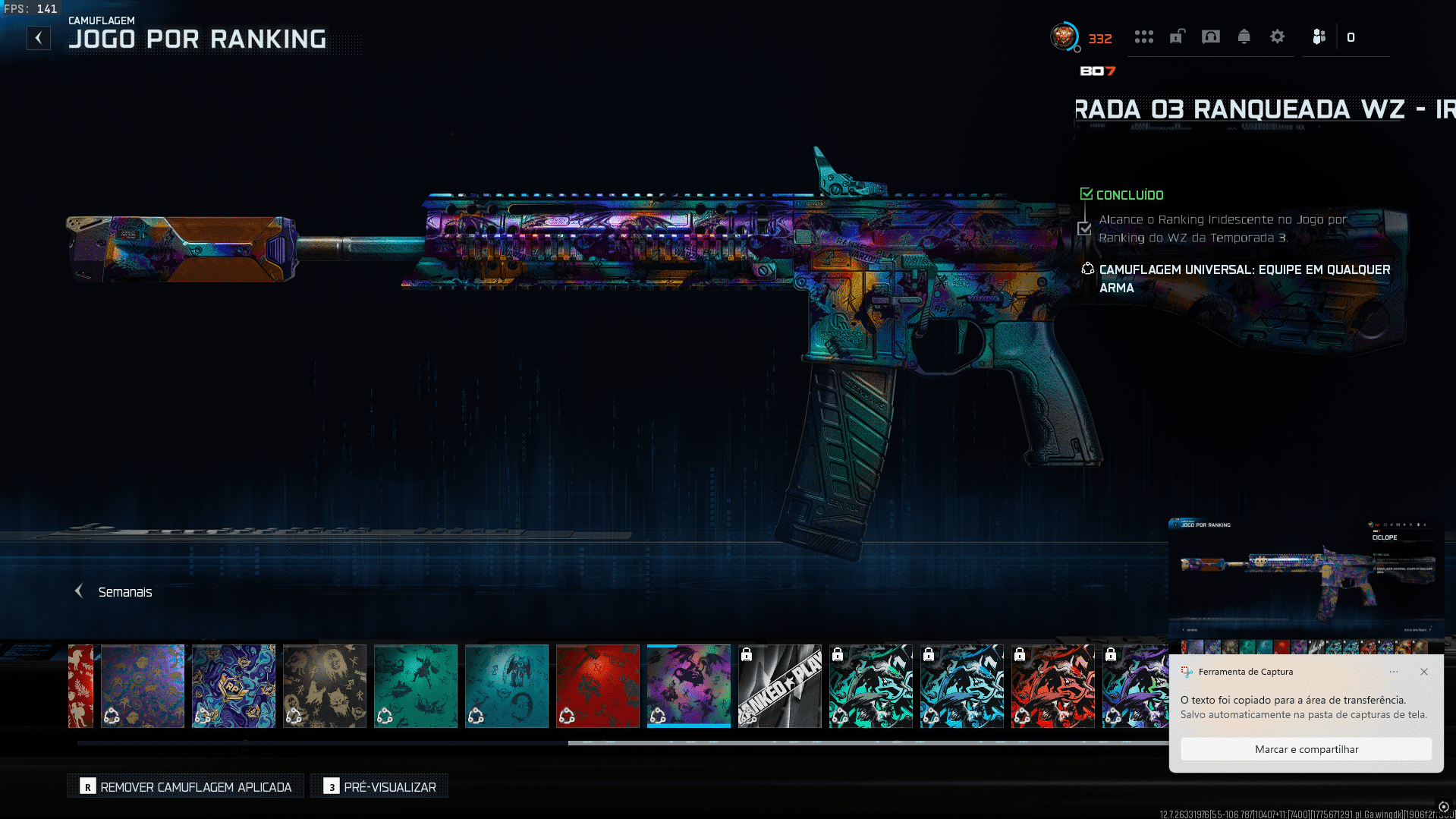Screen dimensions: 1456x819
Task: Open the camo pre-visualizar preview
Action: (379, 786)
